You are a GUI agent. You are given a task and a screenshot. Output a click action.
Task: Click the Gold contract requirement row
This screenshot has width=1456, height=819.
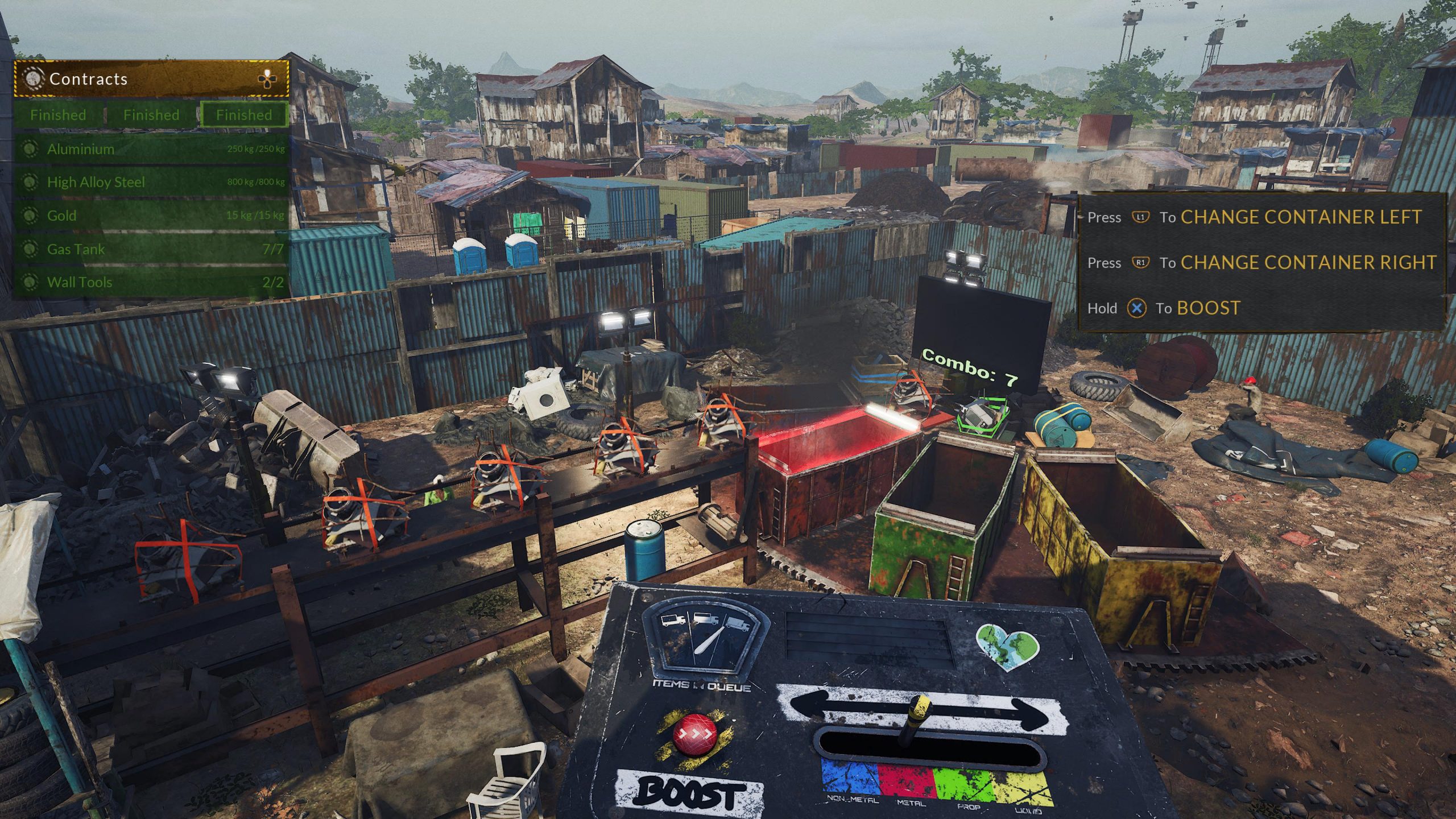pyautogui.click(x=151, y=216)
